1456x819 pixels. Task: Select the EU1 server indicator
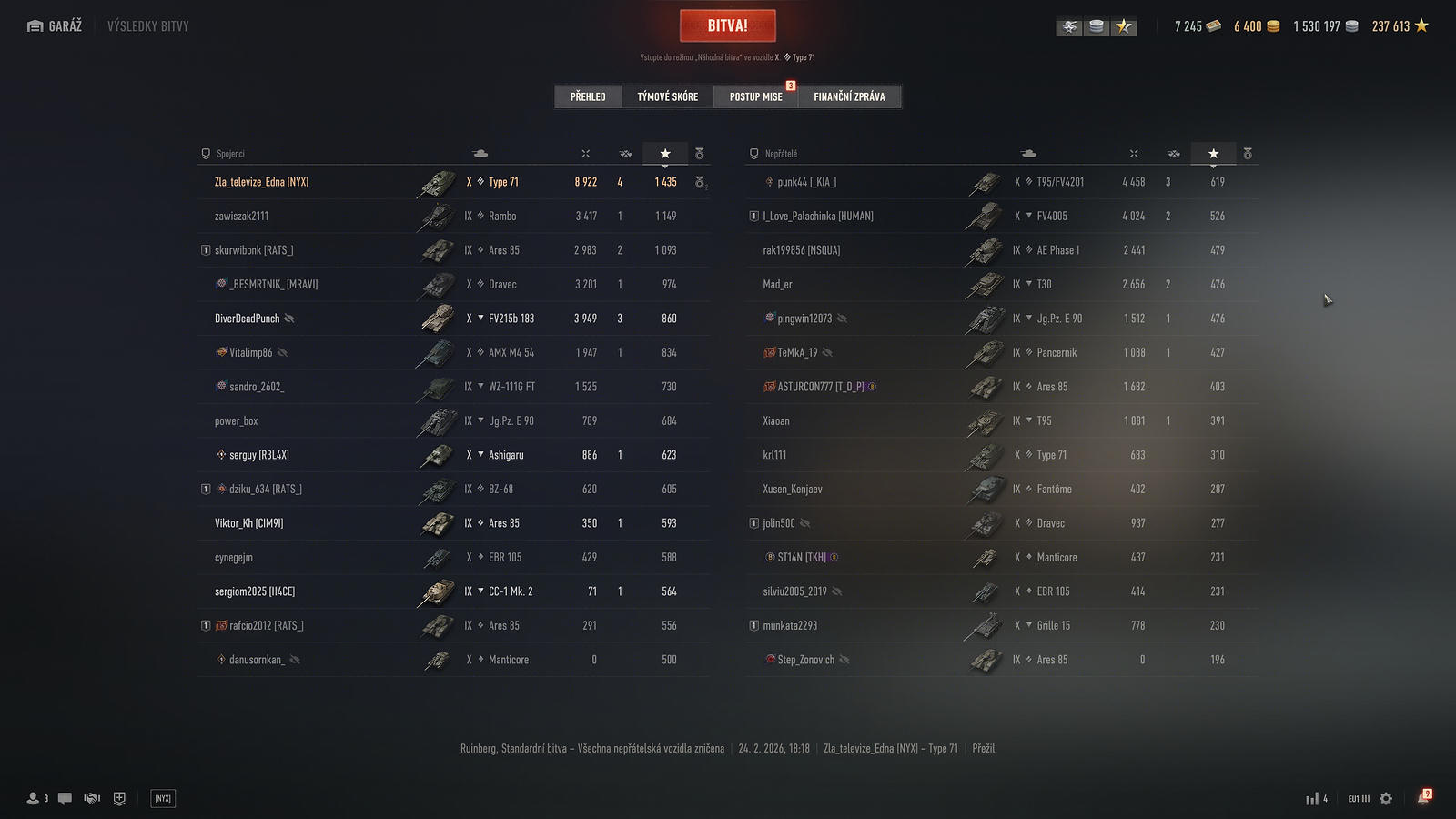[1359, 799]
